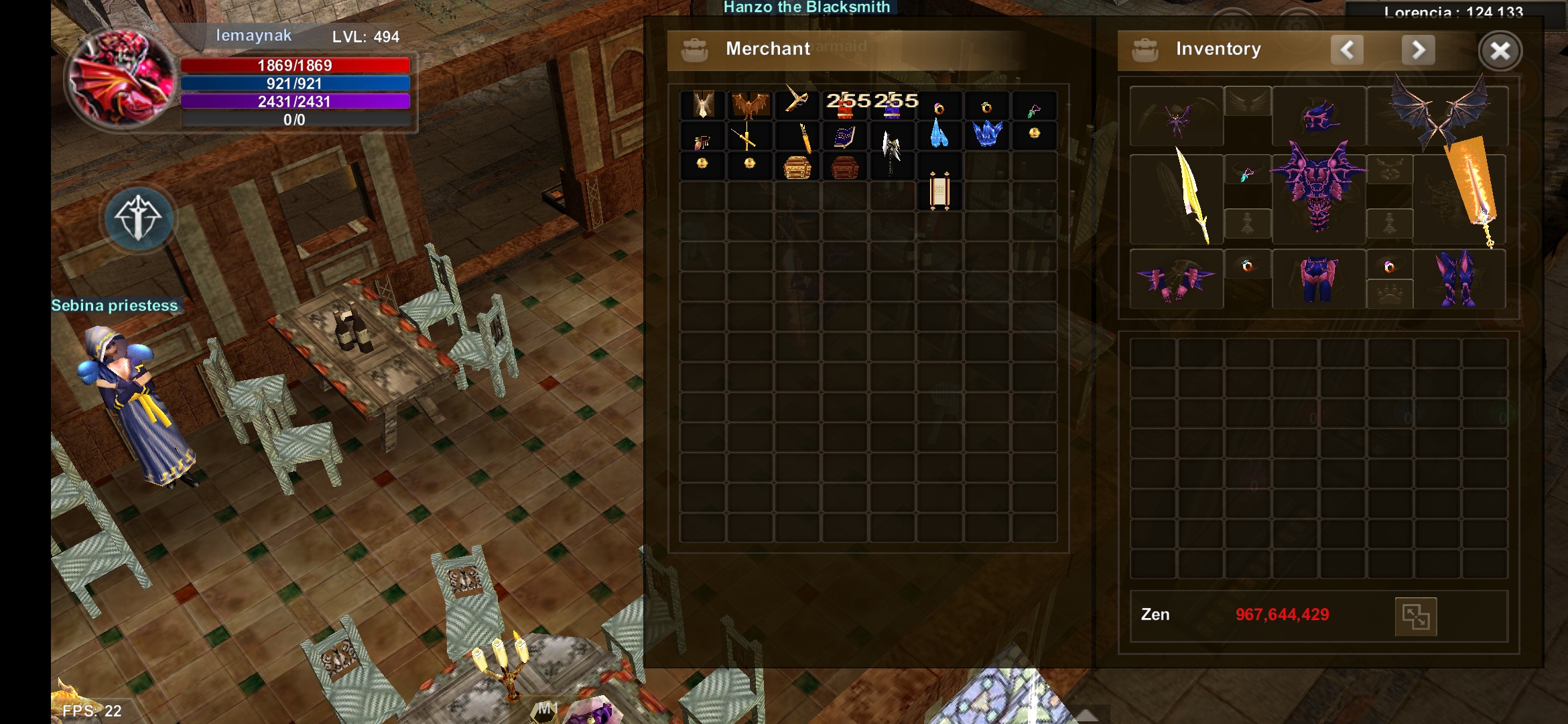
Task: Pick the blue spellbook from the merchant
Action: [844, 137]
